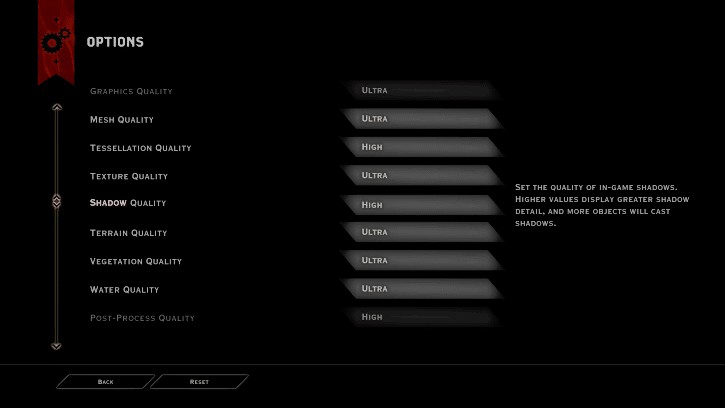
Task: Select Texture Quality in the list
Action: tap(128, 176)
